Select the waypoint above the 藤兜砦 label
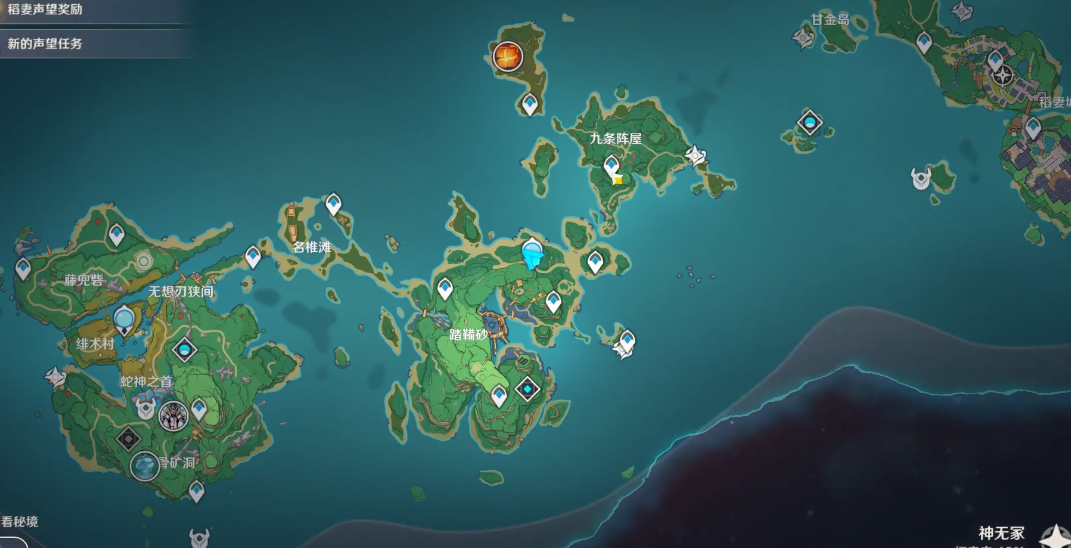1071x548 pixels. [117, 235]
